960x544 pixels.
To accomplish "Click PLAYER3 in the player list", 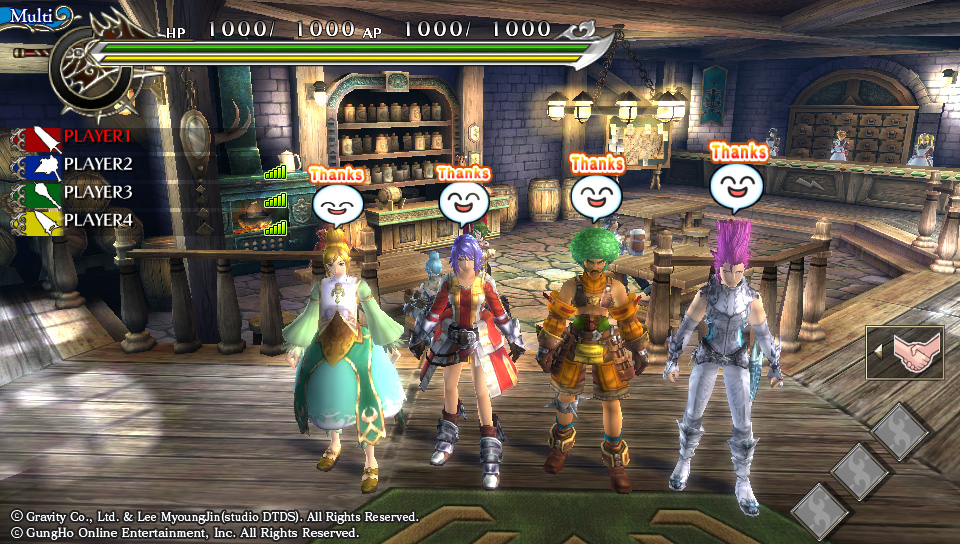I will (x=96, y=192).
